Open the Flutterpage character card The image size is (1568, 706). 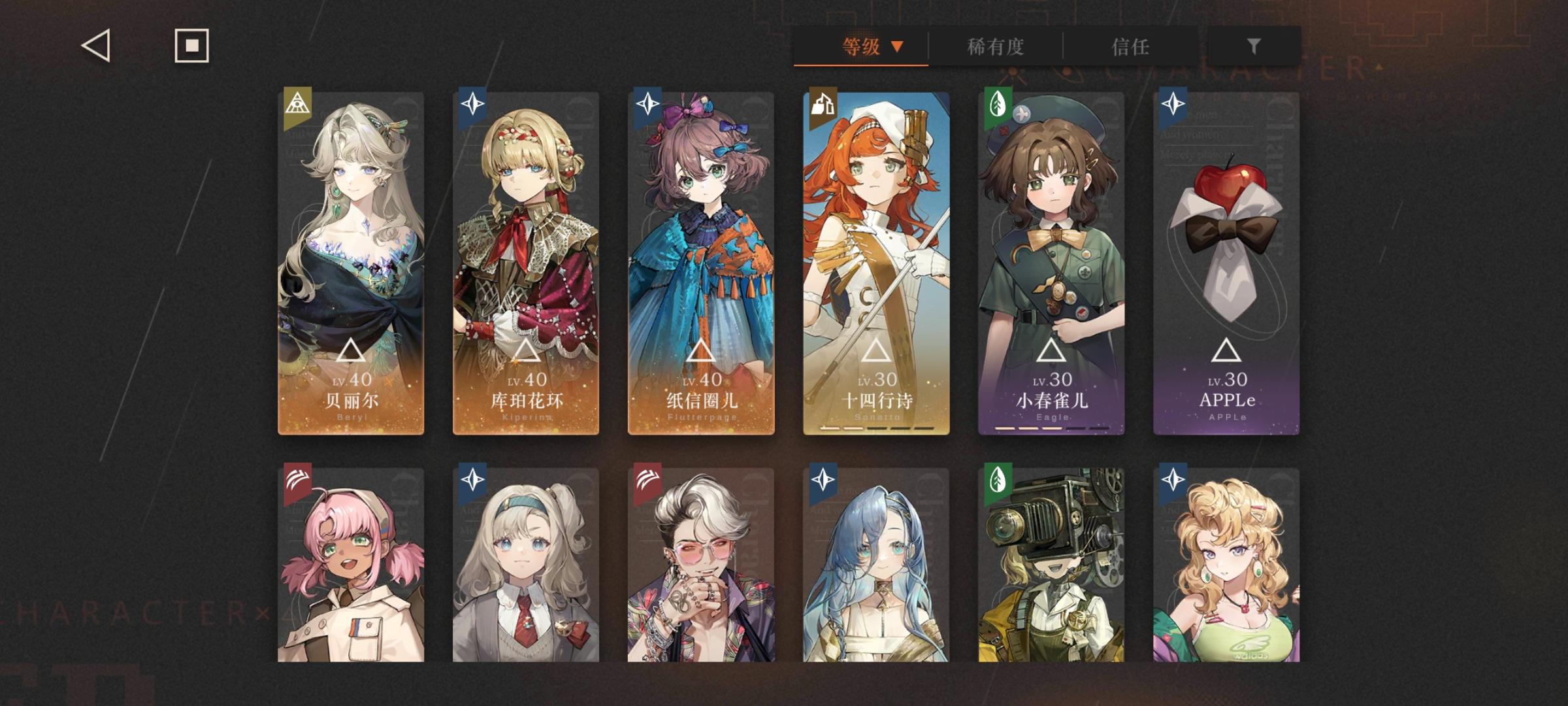tap(700, 261)
